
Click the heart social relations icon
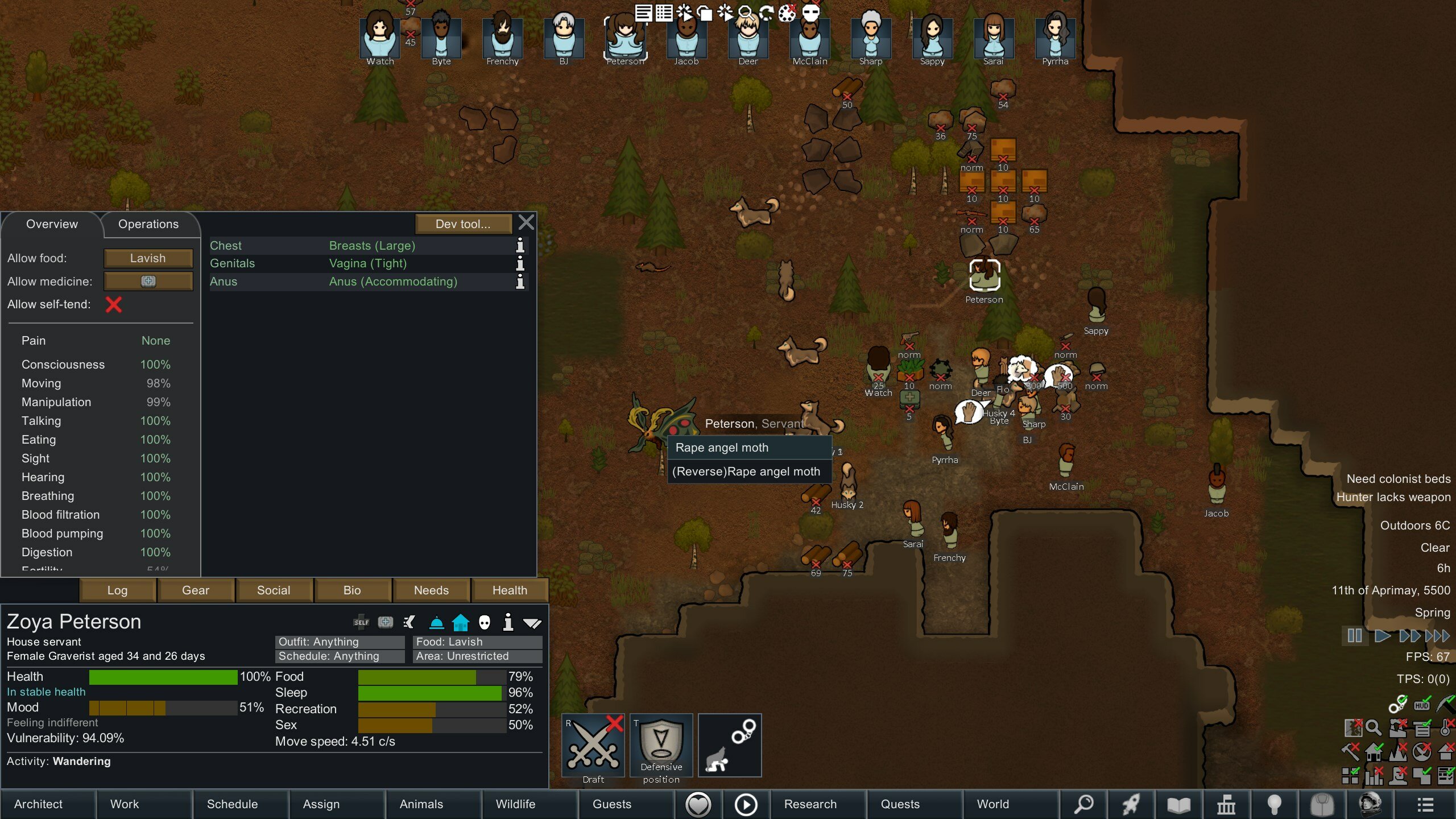coord(699,804)
